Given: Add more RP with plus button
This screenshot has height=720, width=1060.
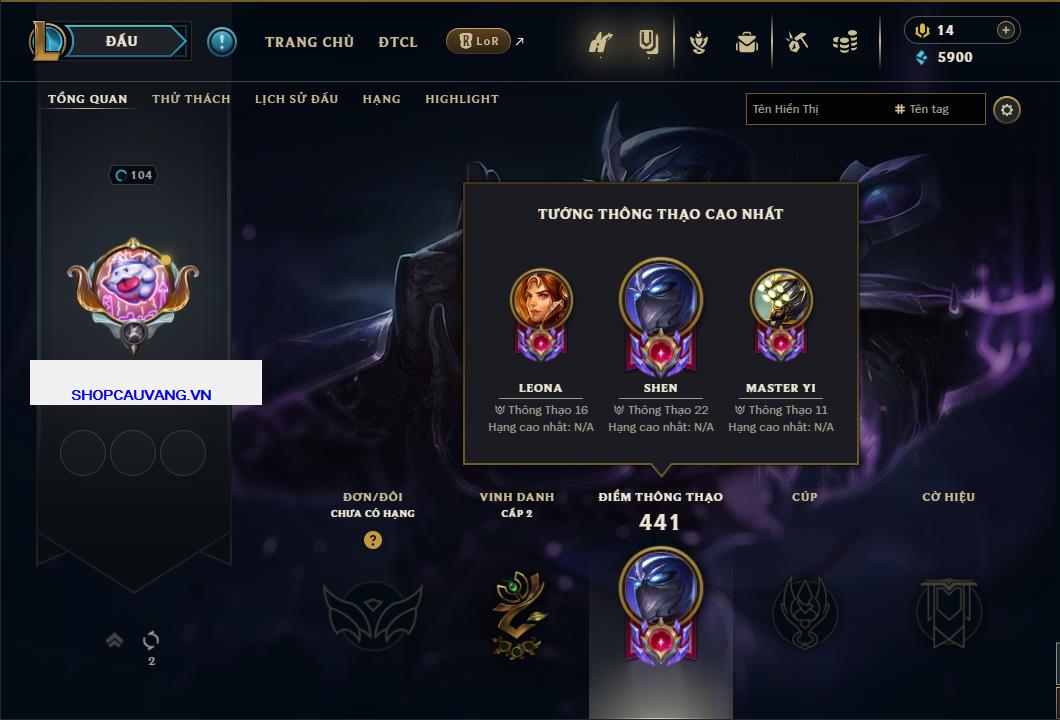Looking at the screenshot, I should pos(1006,30).
